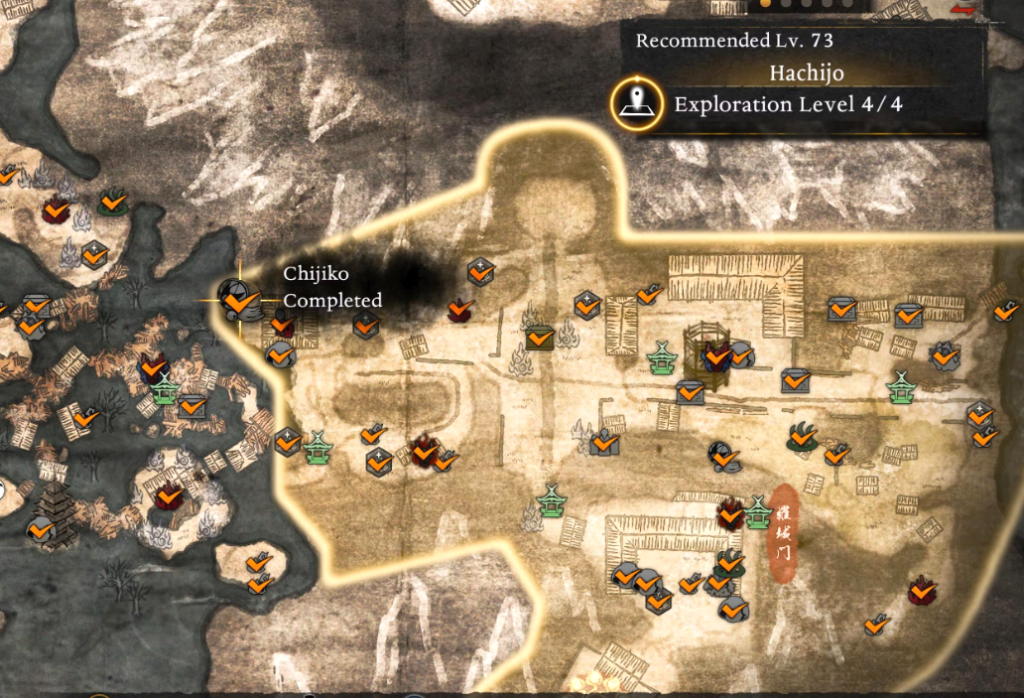Select the olive green chest marker between flames
The width and height of the screenshot is (1024, 698).
[541, 337]
